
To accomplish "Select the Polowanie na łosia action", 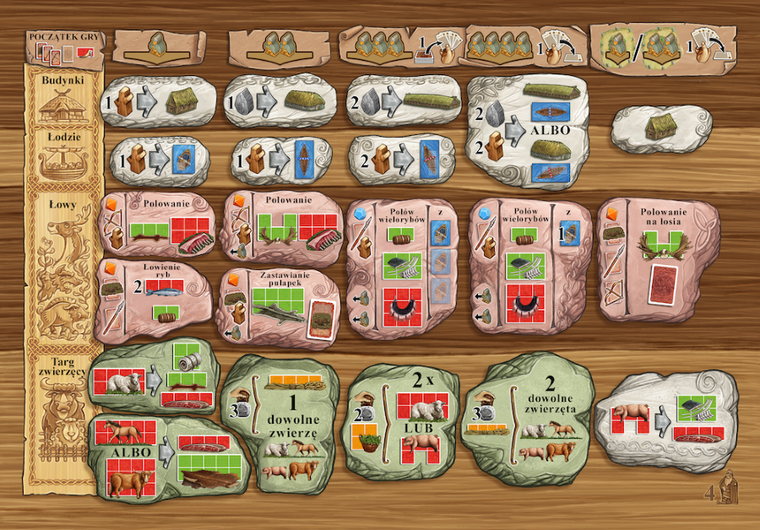I will coord(657,260).
